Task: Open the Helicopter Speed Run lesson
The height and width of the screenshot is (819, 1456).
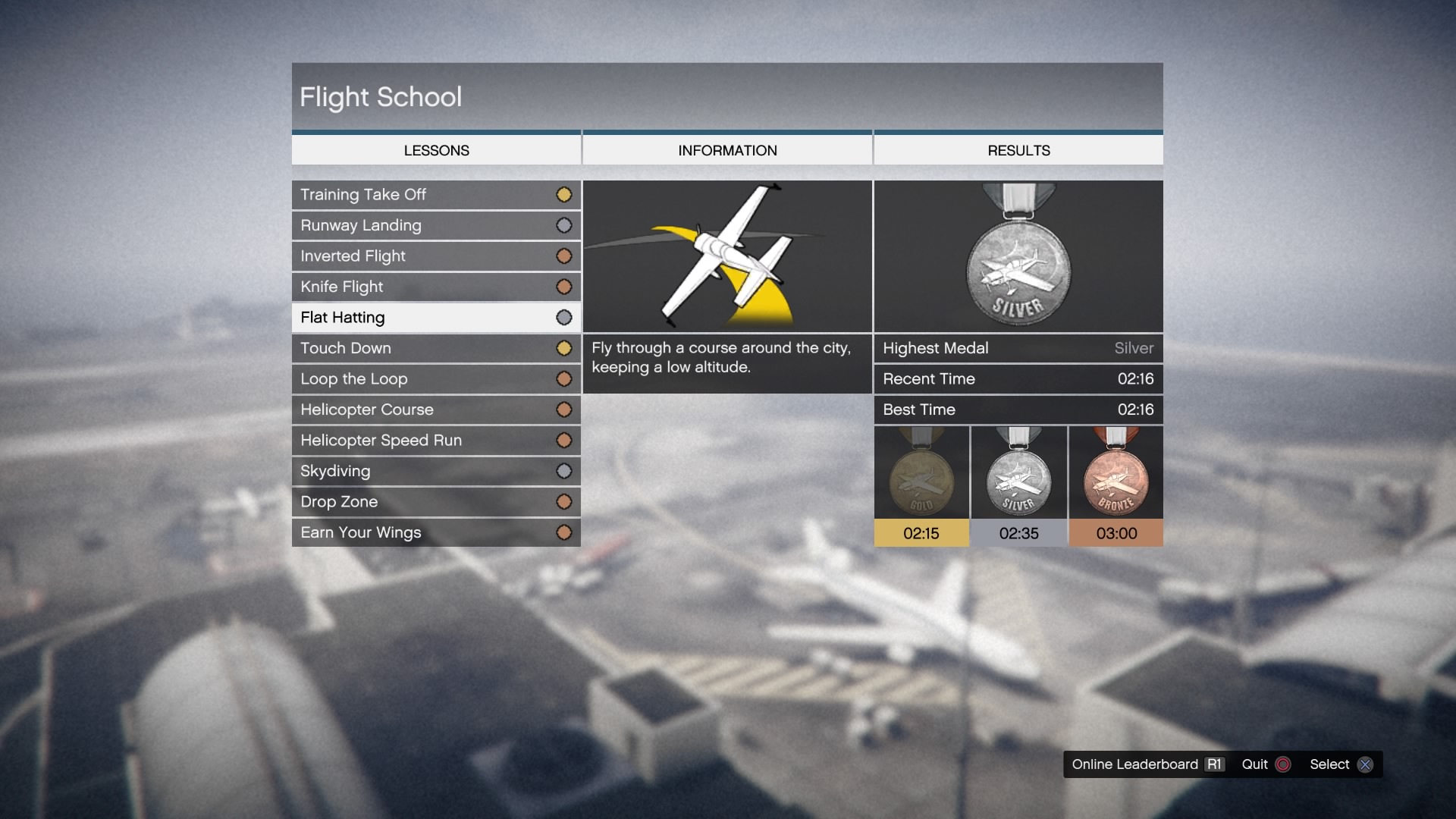Action: coord(436,441)
